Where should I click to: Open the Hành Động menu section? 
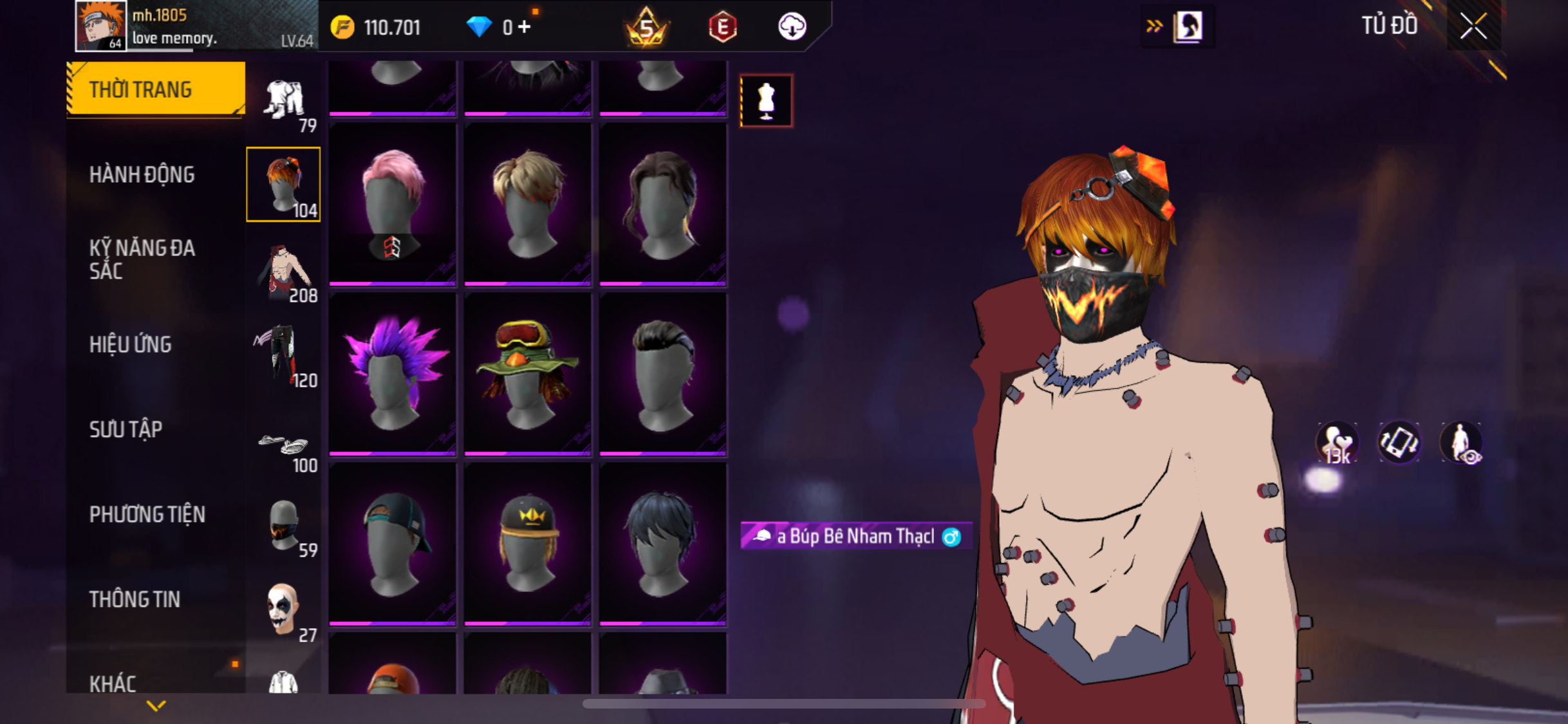click(x=142, y=174)
